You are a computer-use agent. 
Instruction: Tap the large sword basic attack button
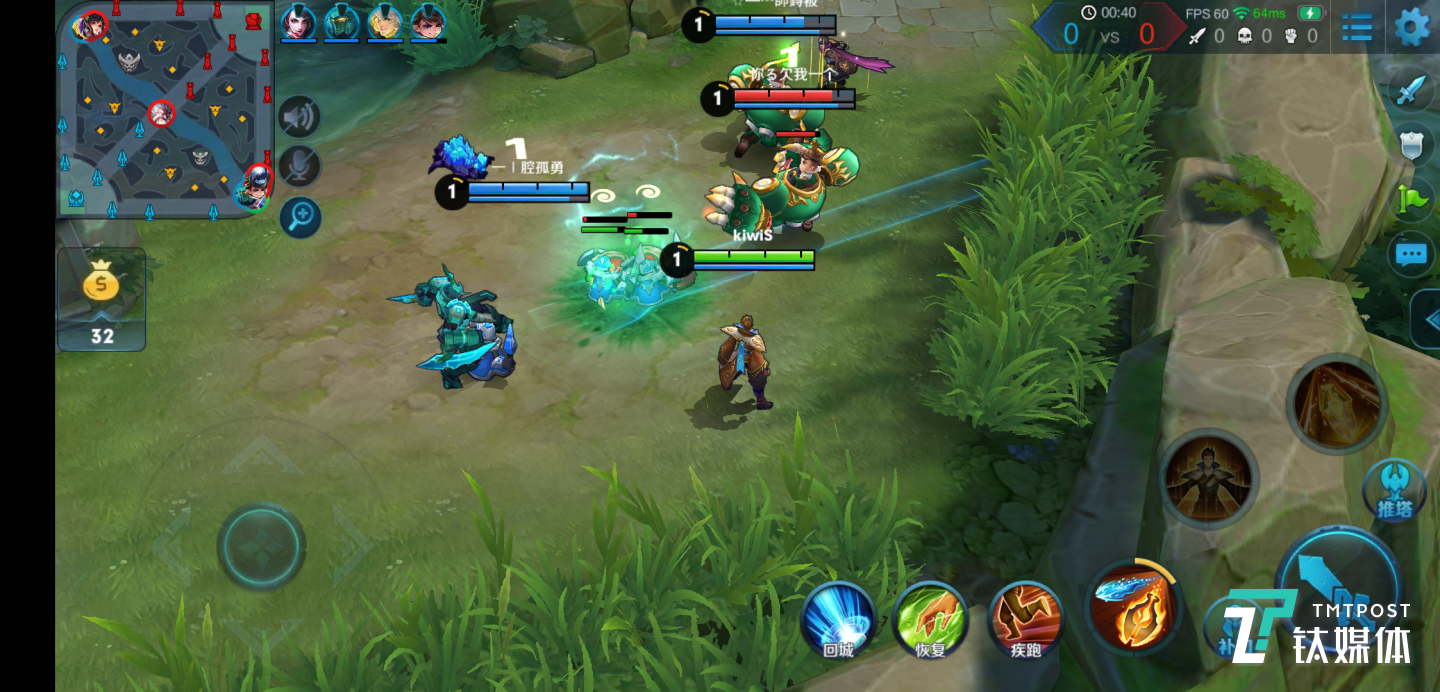[x=1335, y=580]
